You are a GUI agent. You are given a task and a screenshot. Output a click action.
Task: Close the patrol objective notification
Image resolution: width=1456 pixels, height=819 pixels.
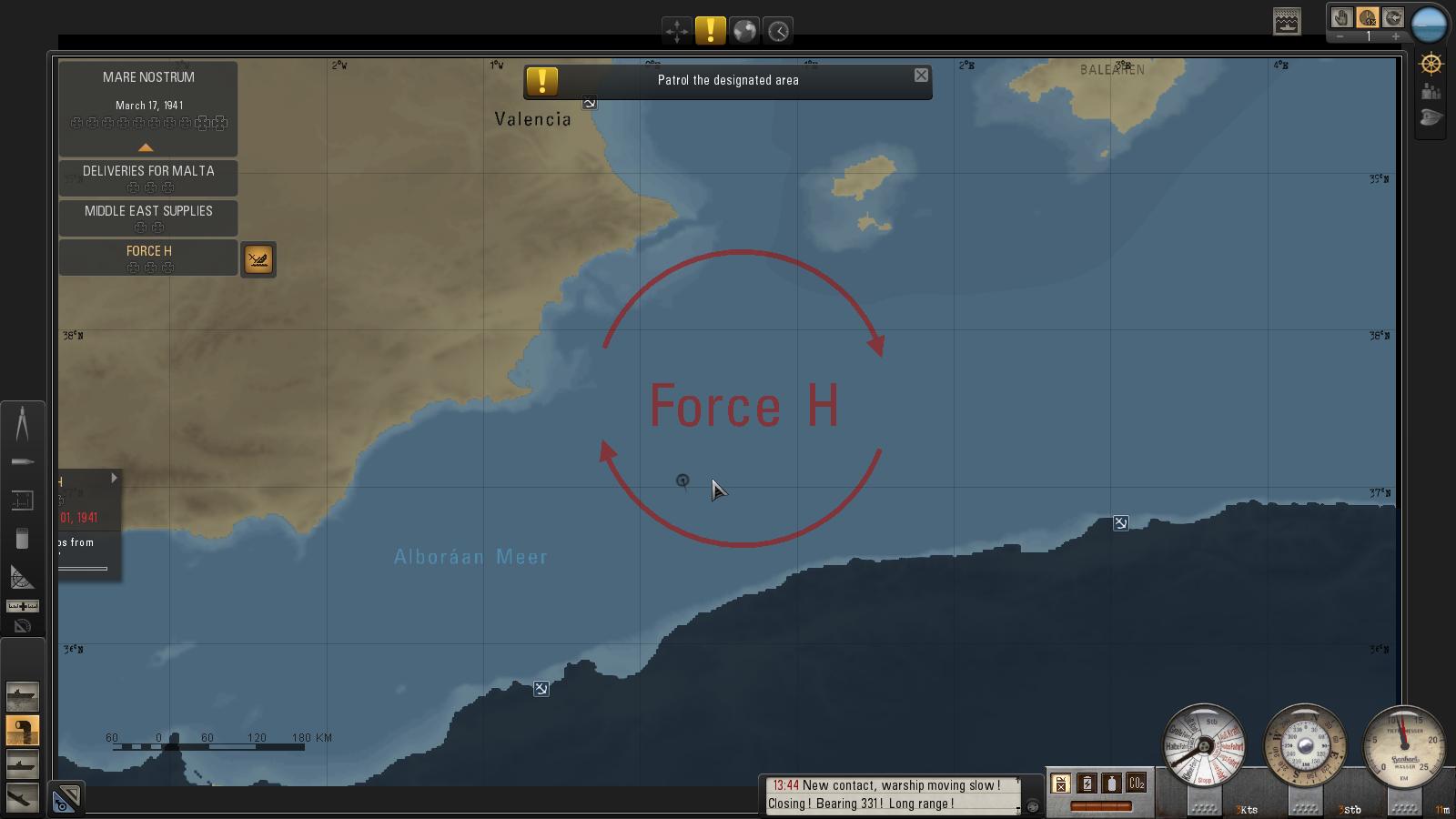coord(921,76)
